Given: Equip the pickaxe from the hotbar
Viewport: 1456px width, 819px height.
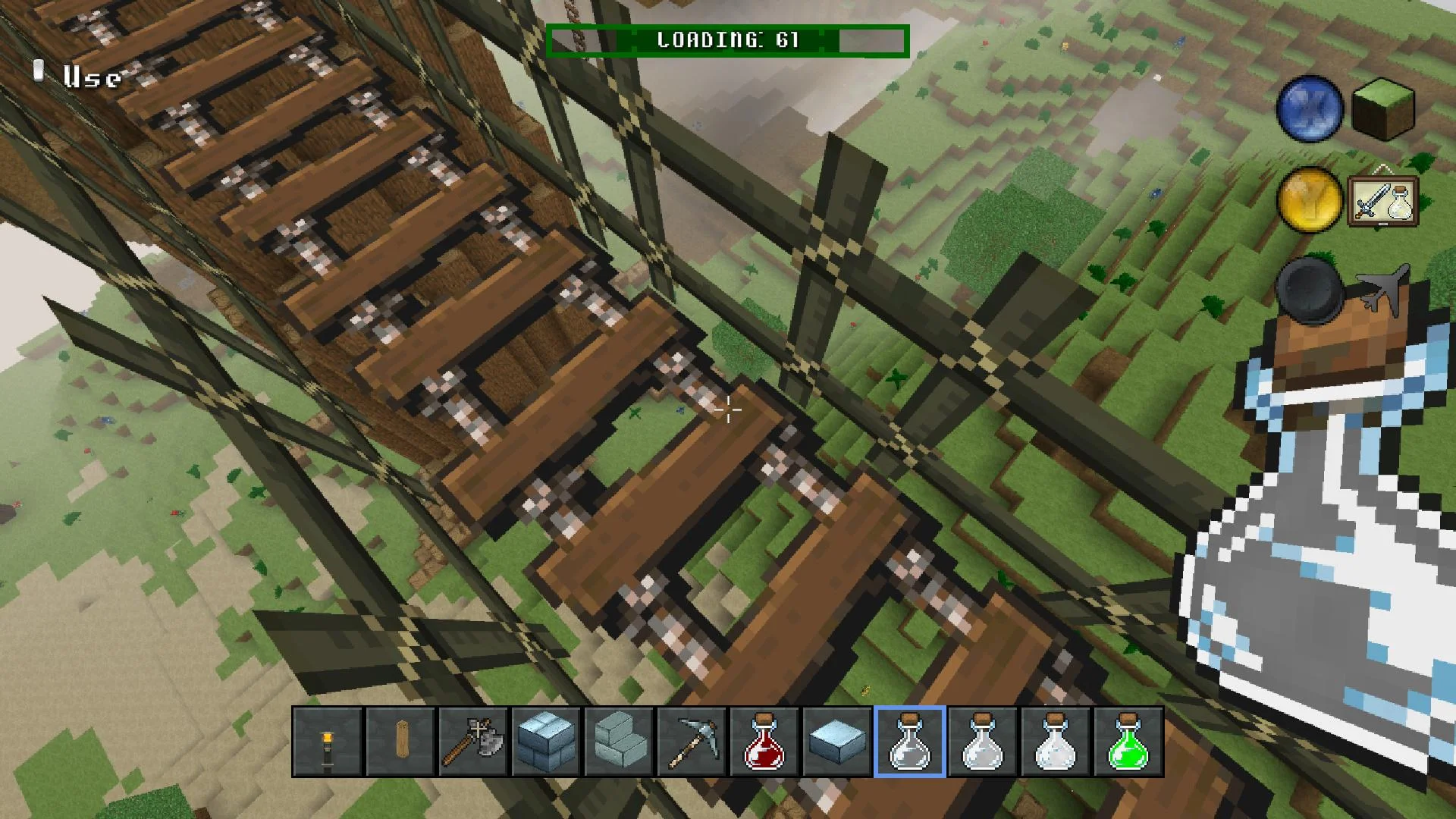Looking at the screenshot, I should tap(691, 741).
